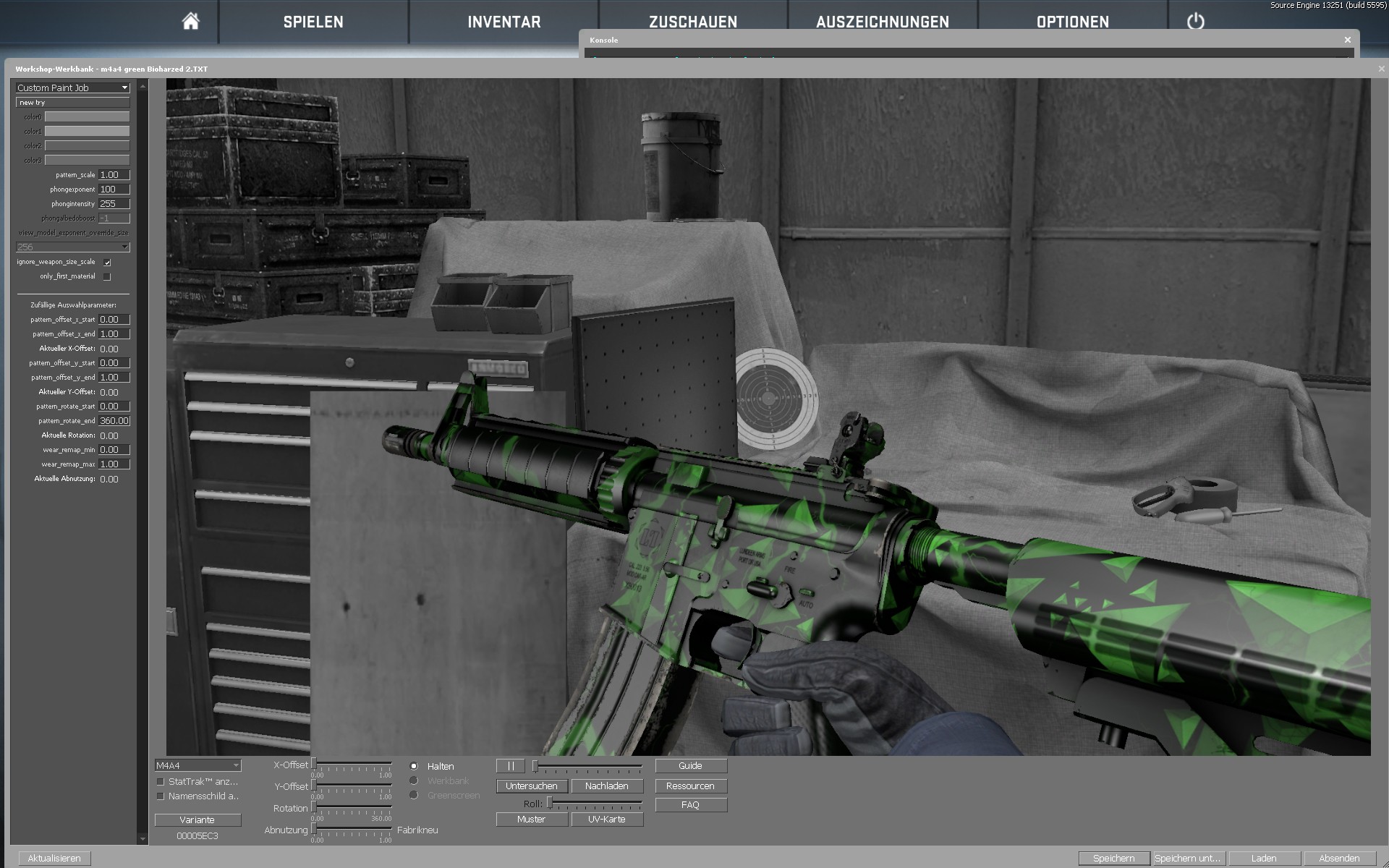Enable the StatTrak checkbox
This screenshot has height=868, width=1389.
click(x=160, y=780)
